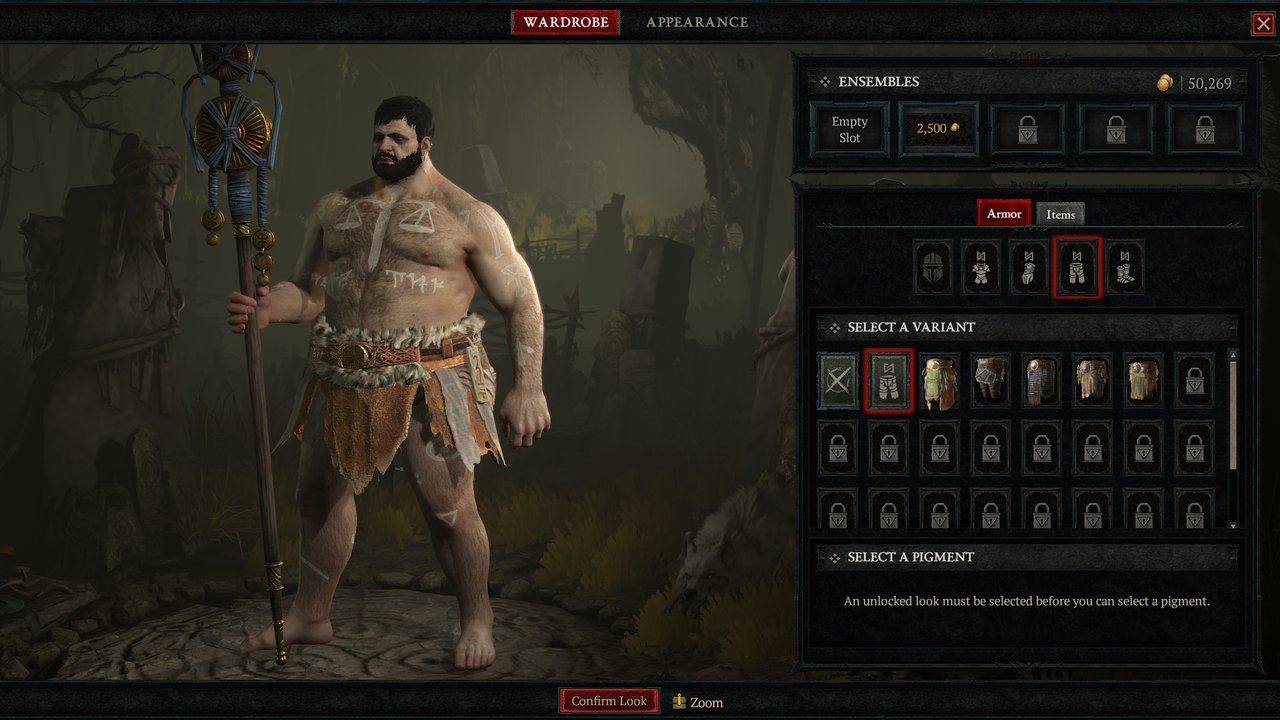Screen dimensions: 1280x720
Task: Select the Wardrobe tab
Action: point(565,22)
